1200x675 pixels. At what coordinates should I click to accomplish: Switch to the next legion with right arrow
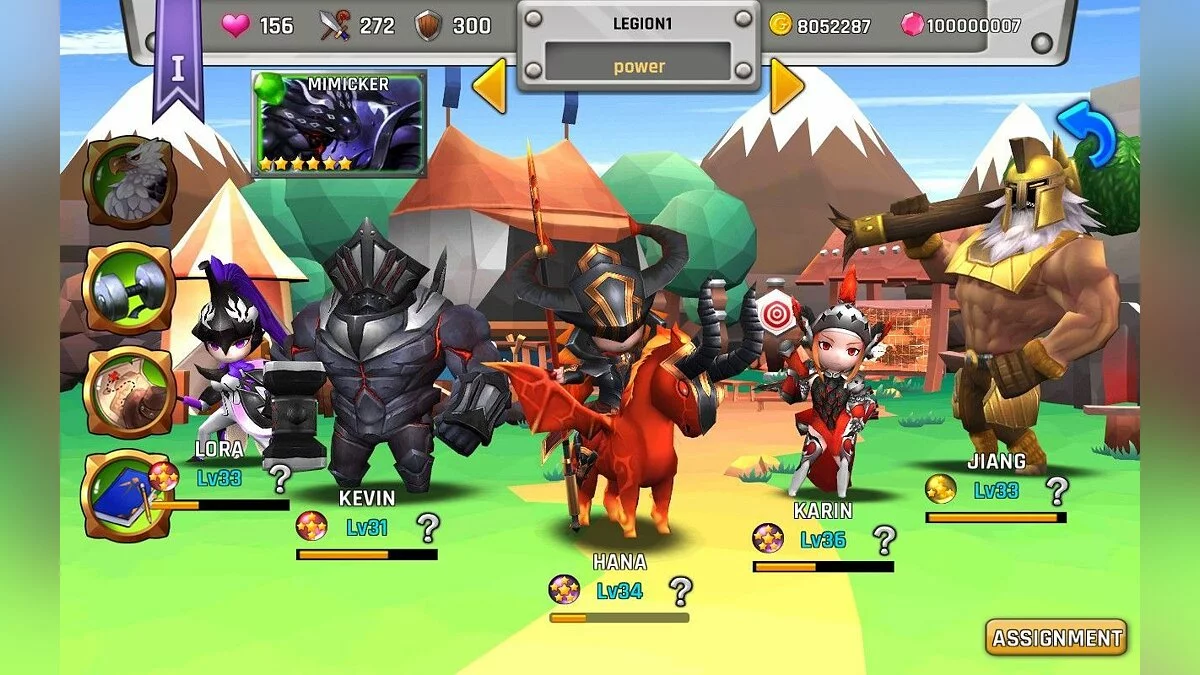786,87
